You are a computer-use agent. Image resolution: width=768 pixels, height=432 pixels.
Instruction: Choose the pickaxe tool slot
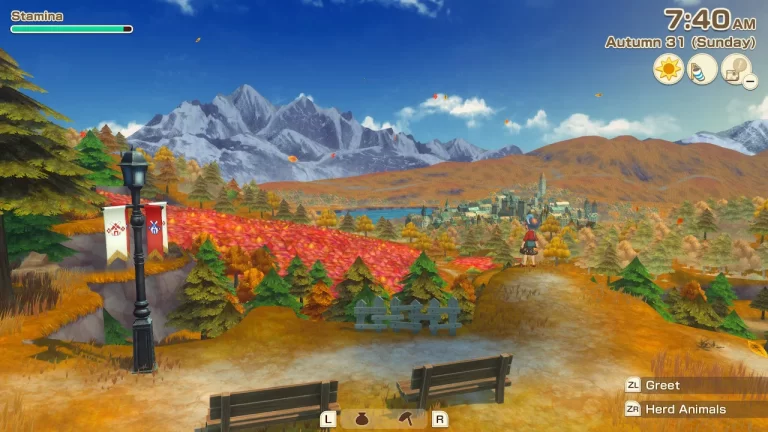[x=408, y=419]
